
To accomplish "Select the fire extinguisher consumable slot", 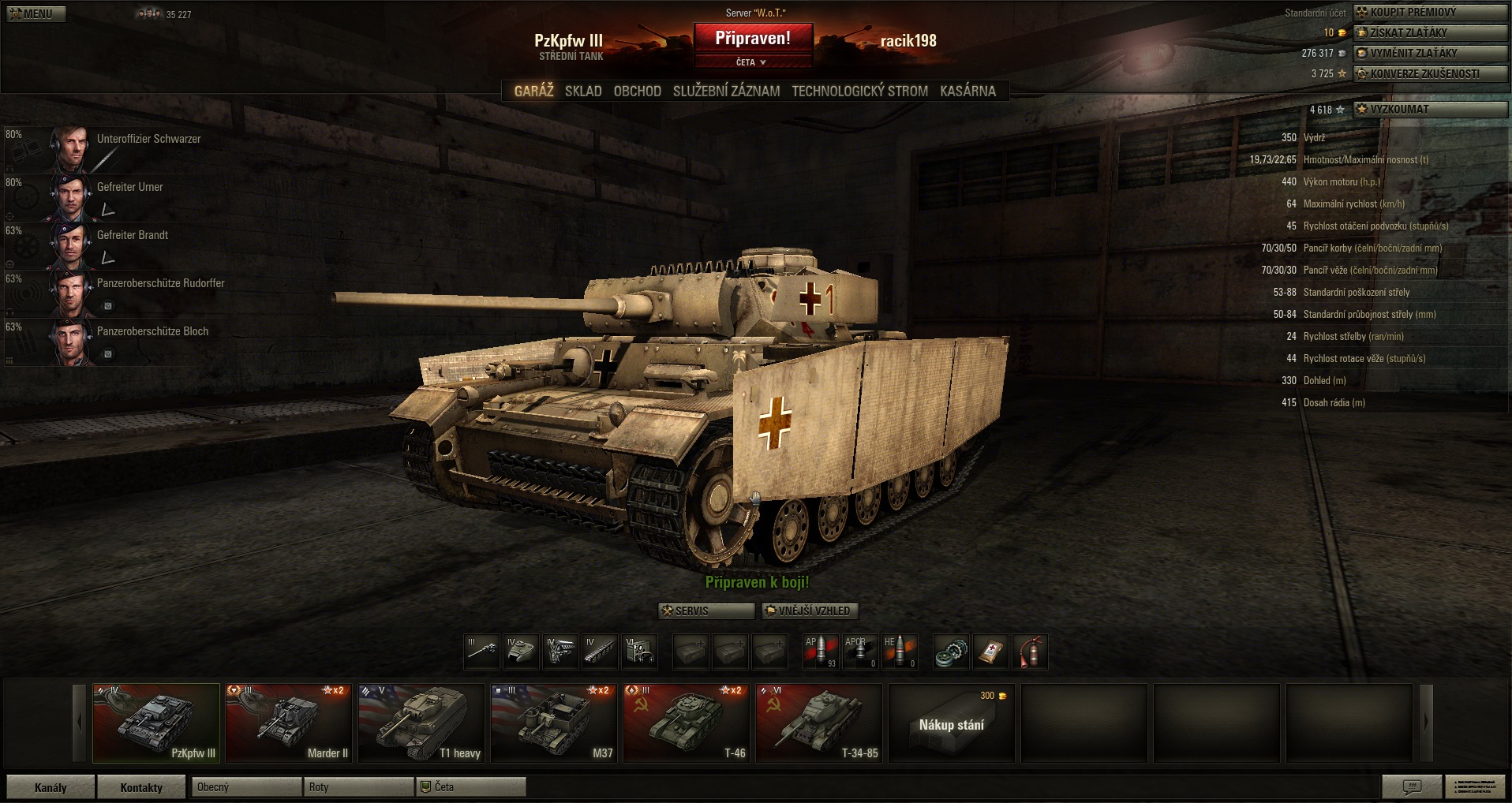I will [1030, 652].
